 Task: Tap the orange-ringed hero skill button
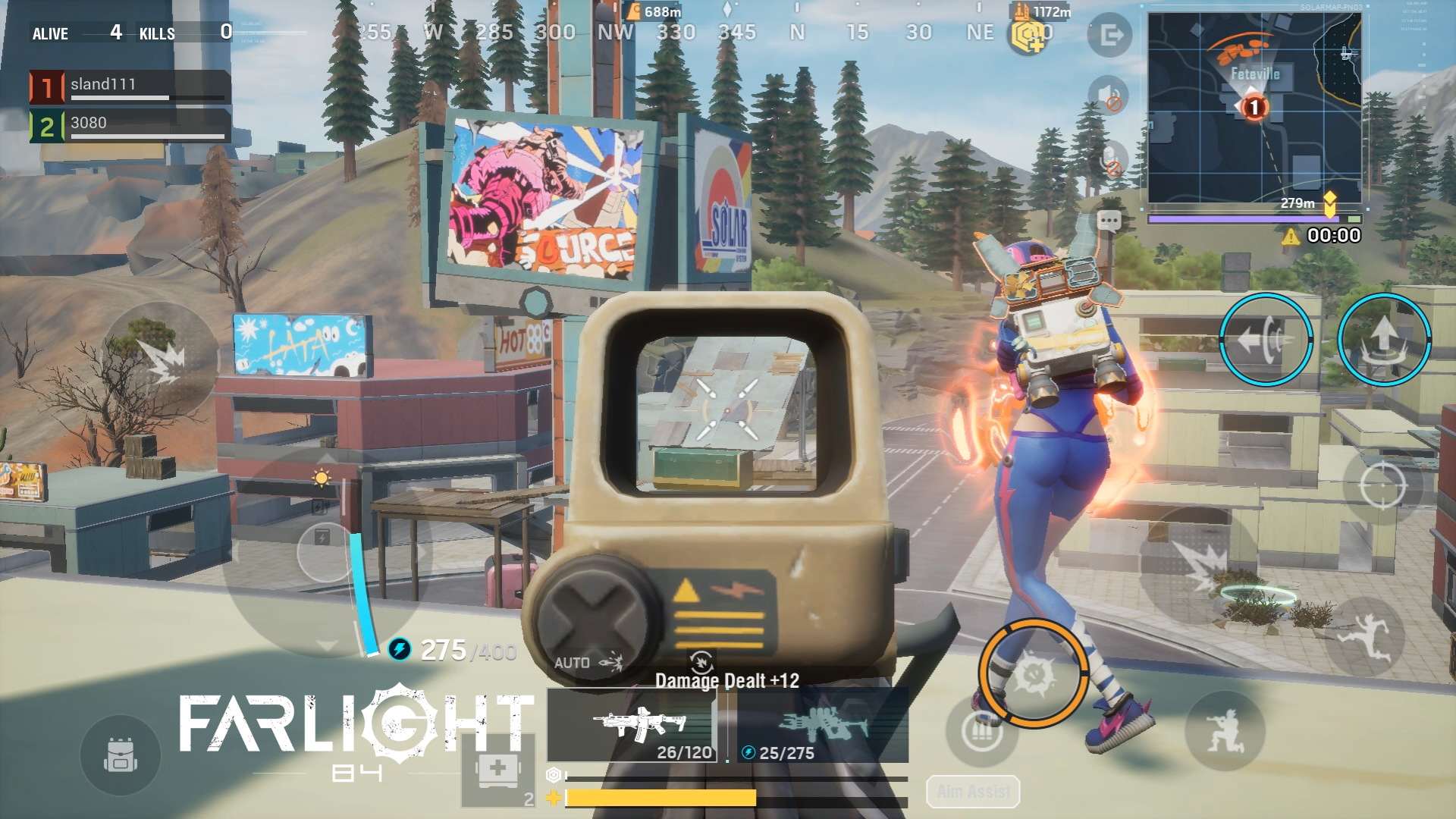pos(1034,673)
